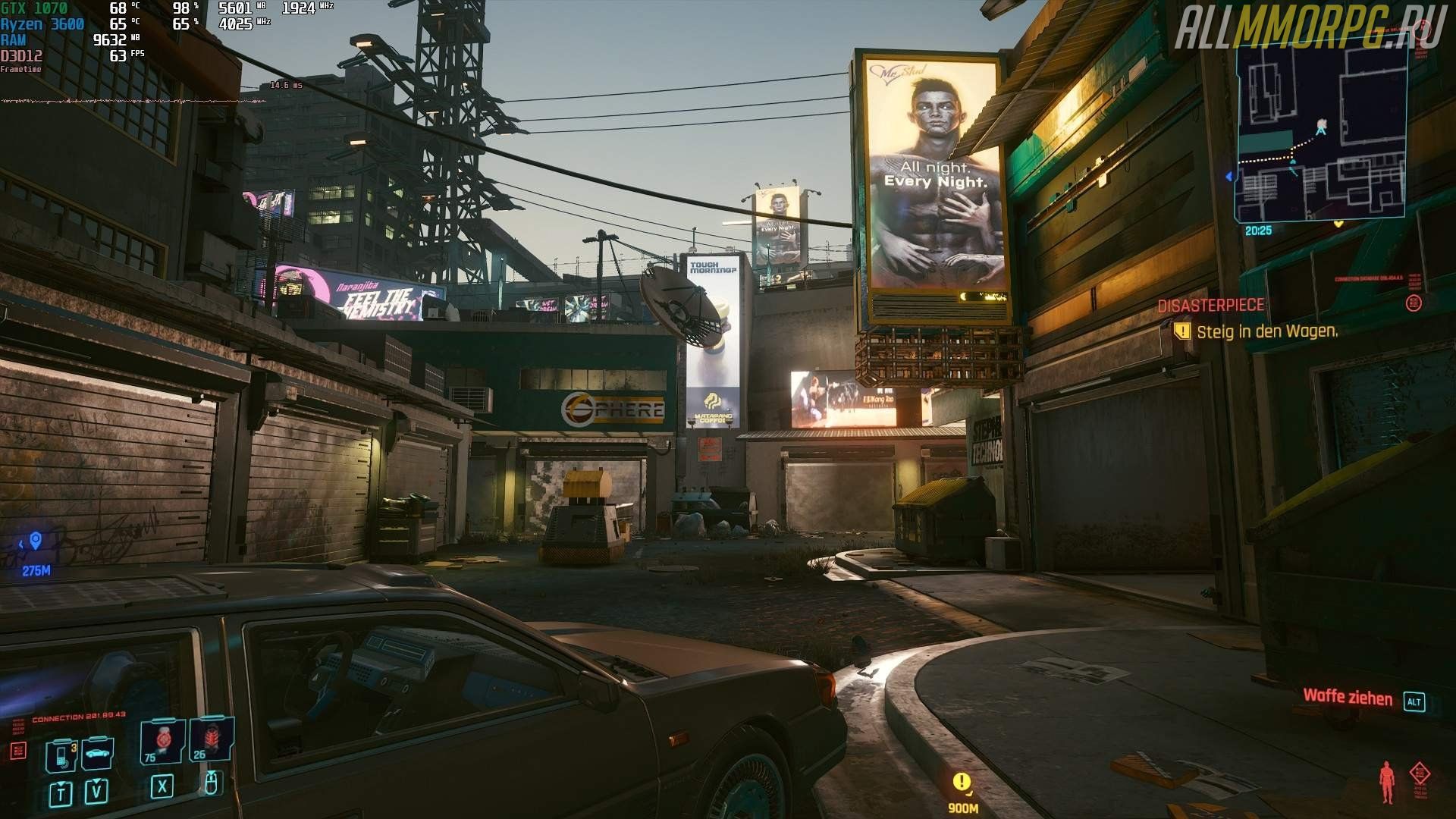Click the 'Waffe ziehen' weapon draw label
Viewport: 1456px width, 819px height.
(x=1348, y=697)
